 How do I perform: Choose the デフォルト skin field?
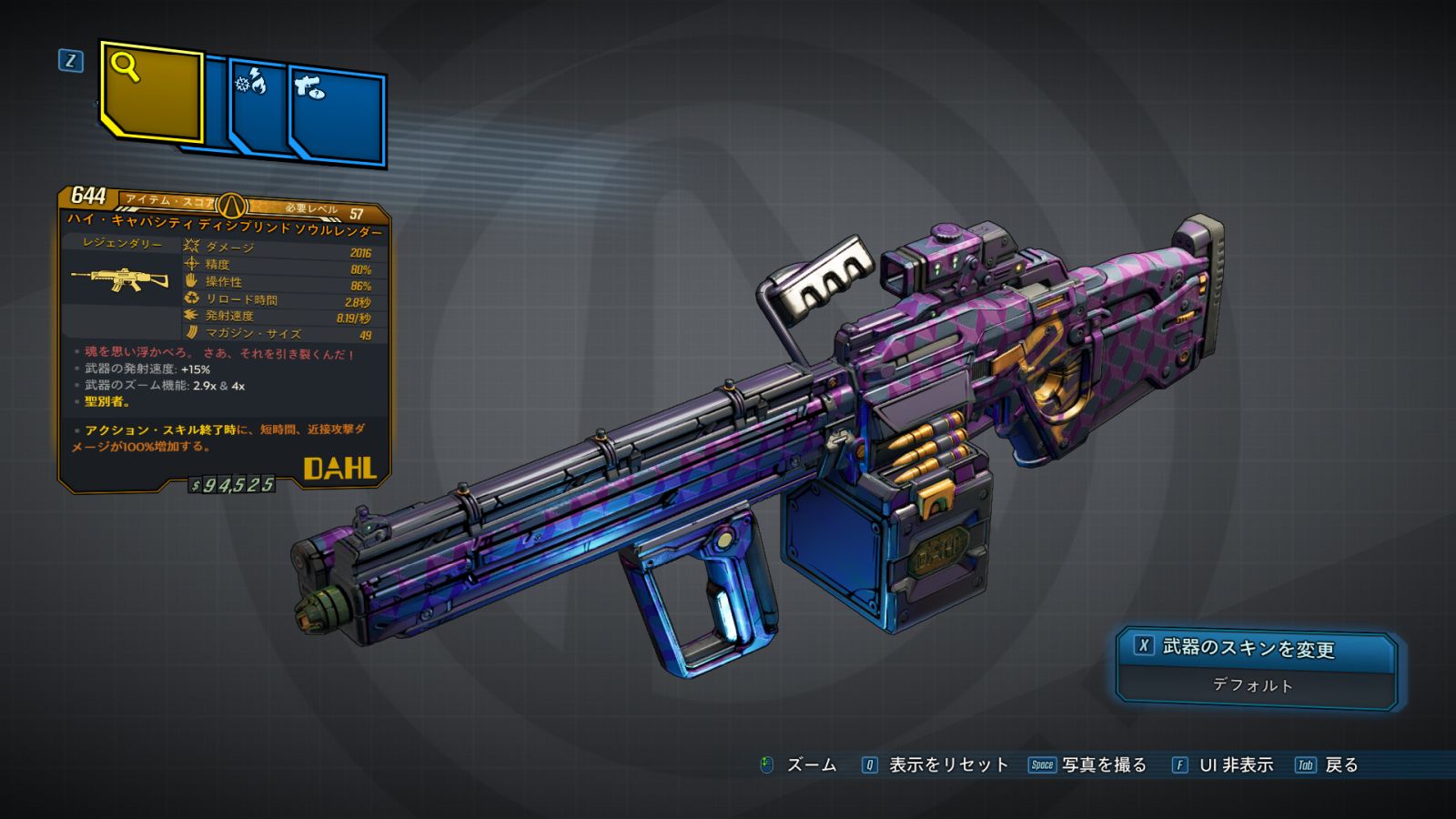[x=1253, y=685]
